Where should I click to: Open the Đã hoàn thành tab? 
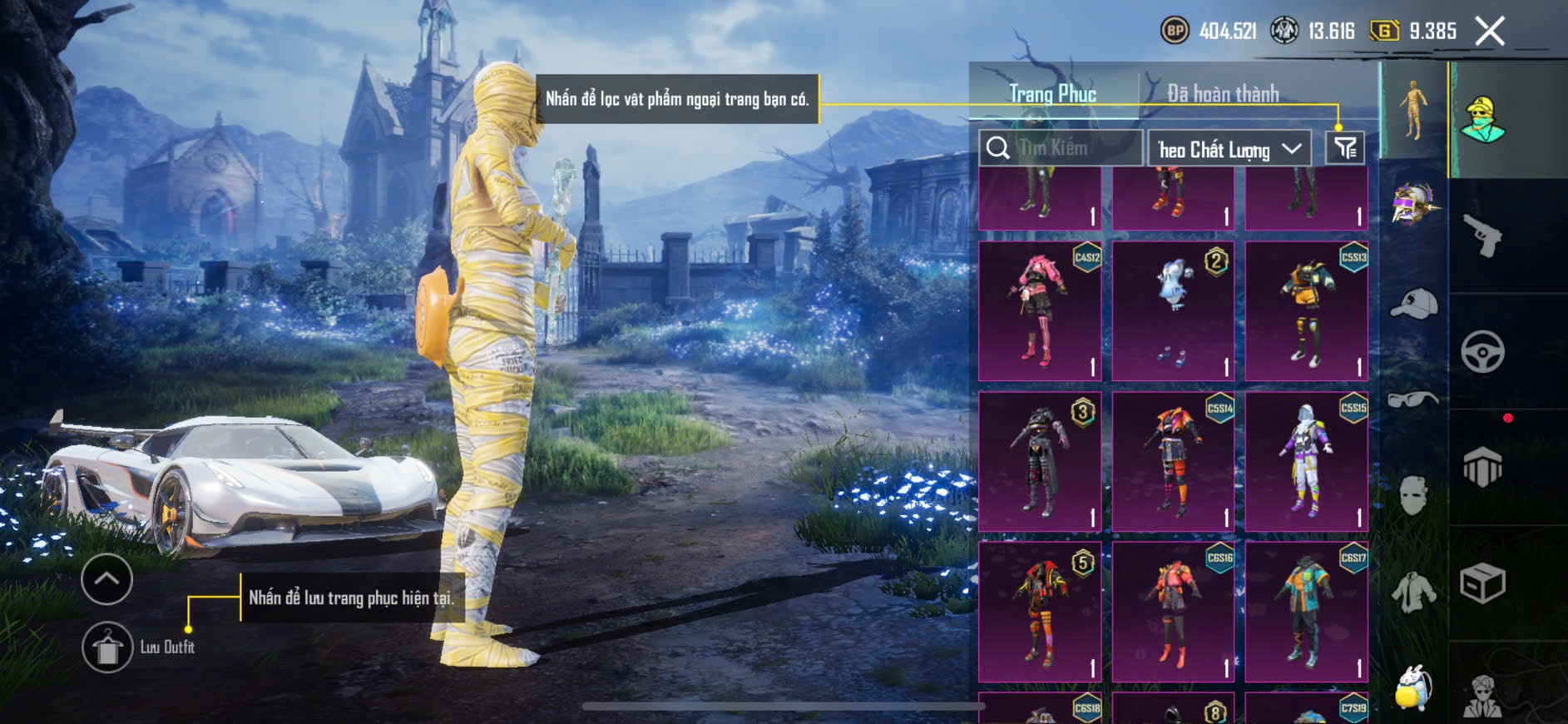[x=1222, y=93]
